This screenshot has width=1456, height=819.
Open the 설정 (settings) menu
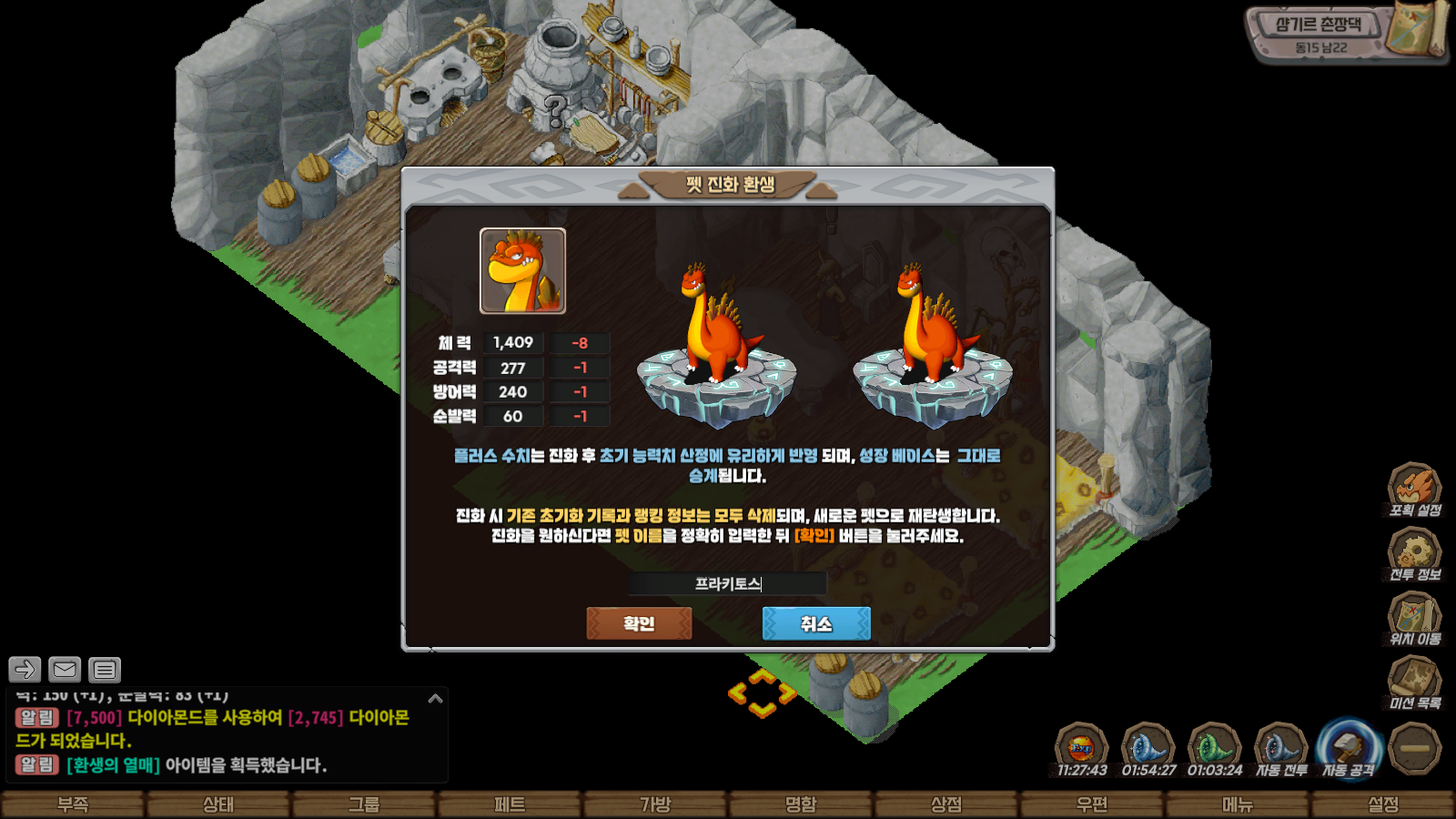click(1383, 804)
